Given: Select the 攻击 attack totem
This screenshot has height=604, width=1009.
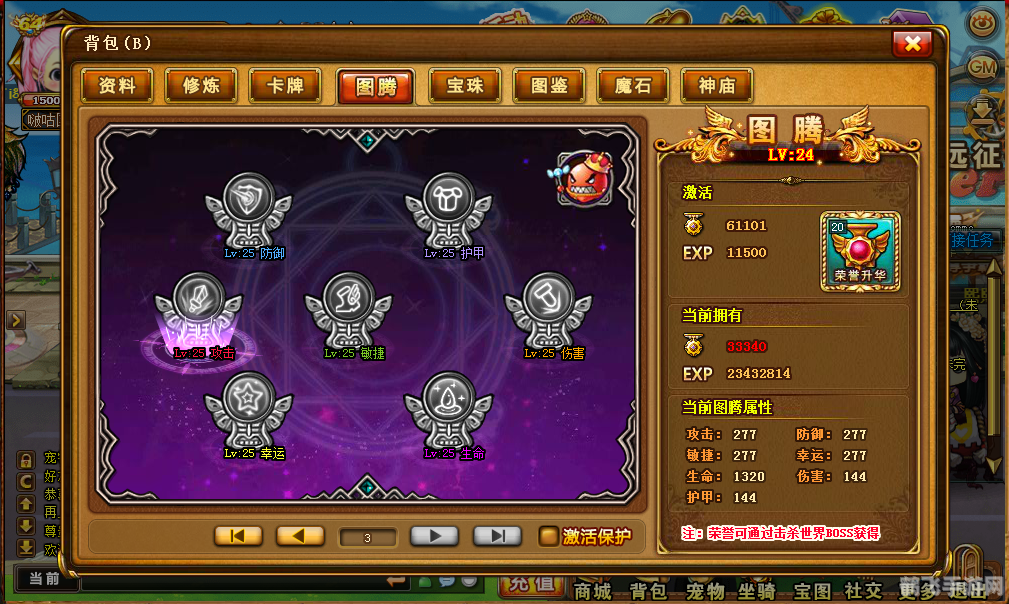Looking at the screenshot, I should 197,311.
